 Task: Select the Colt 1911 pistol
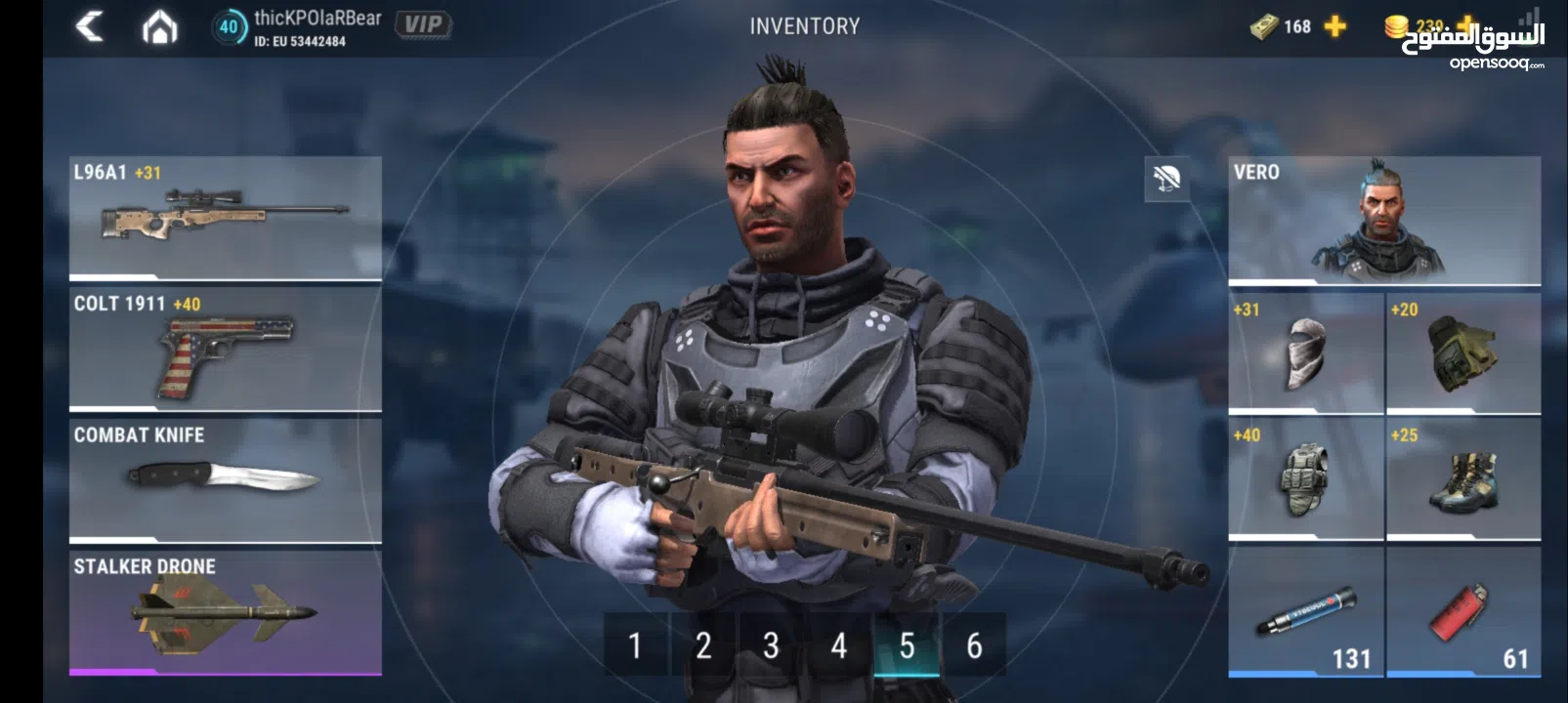[x=223, y=350]
